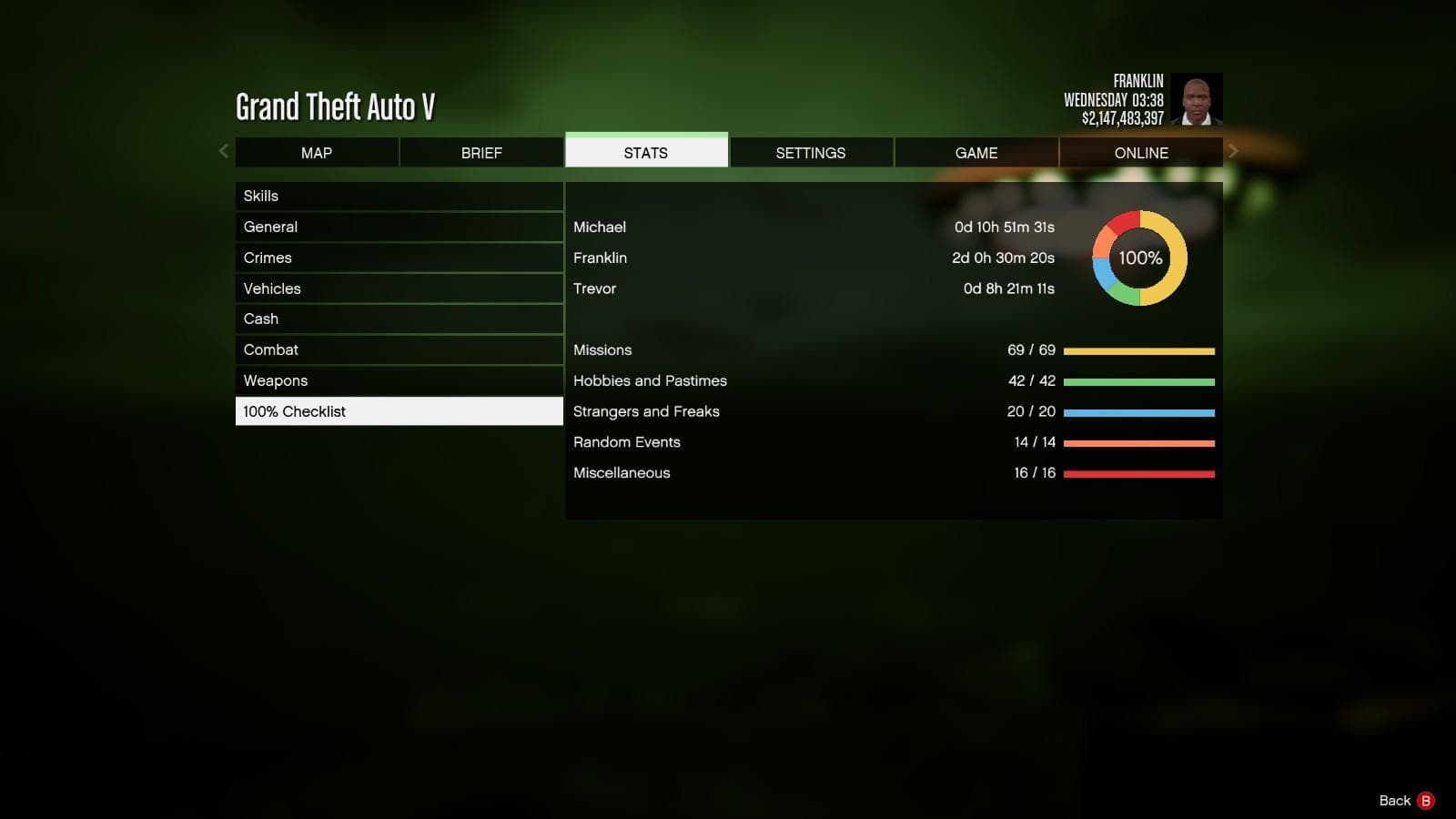Screen dimensions: 1456x819
Task: Select the STATS tab
Action: (x=646, y=152)
